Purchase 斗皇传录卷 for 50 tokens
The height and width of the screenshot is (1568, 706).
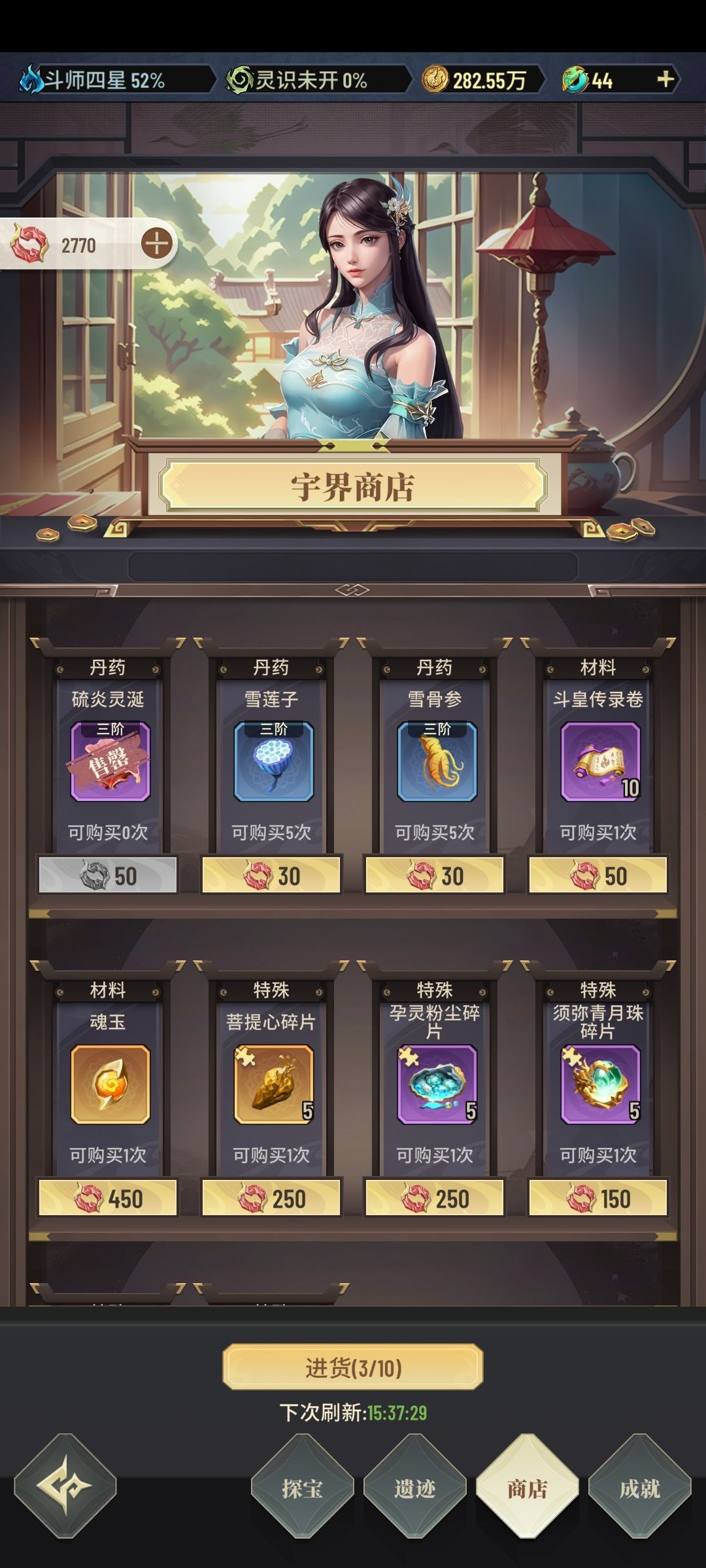(598, 875)
